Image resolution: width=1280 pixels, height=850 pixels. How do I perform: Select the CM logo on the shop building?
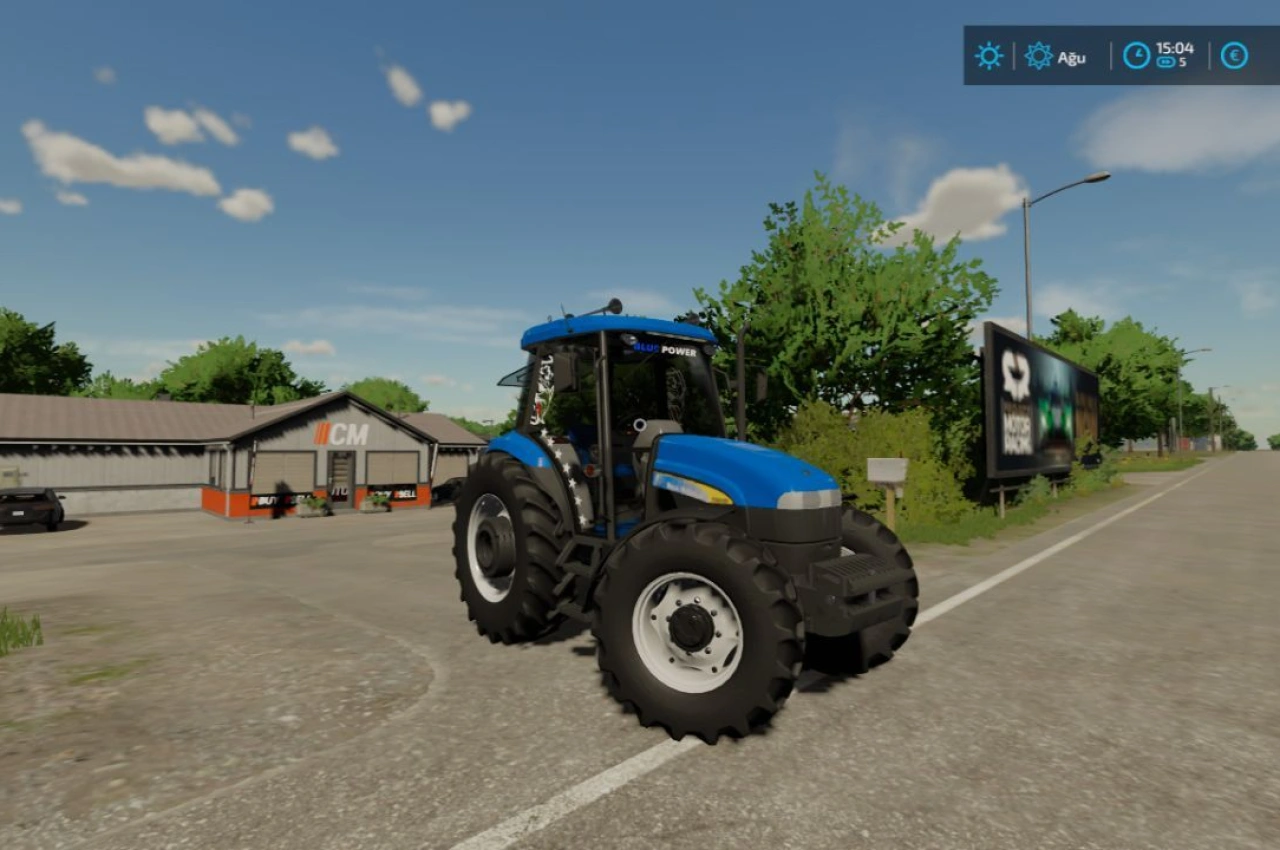tap(342, 432)
